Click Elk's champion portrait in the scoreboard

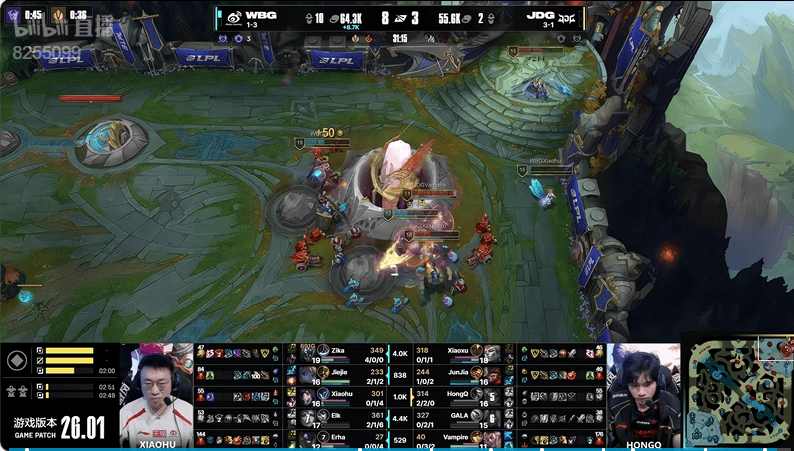[307, 417]
